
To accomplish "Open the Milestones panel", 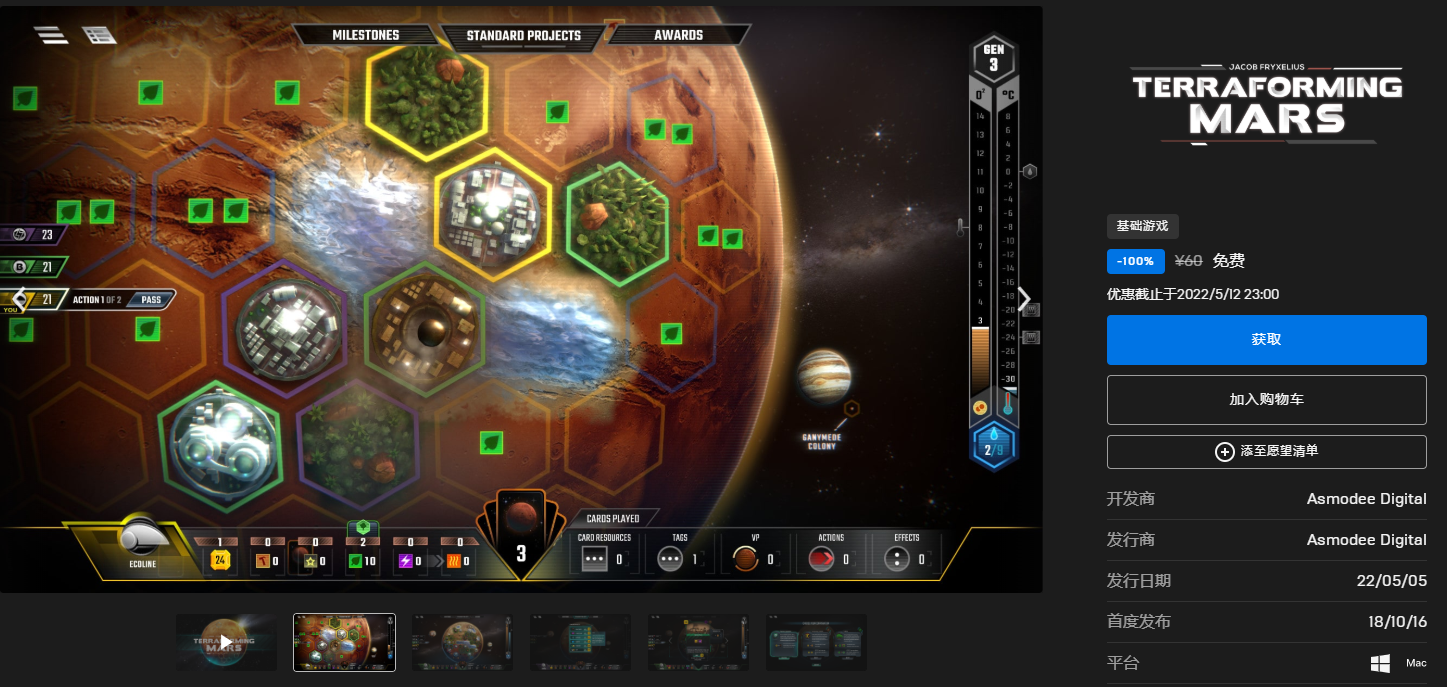I will click(365, 35).
